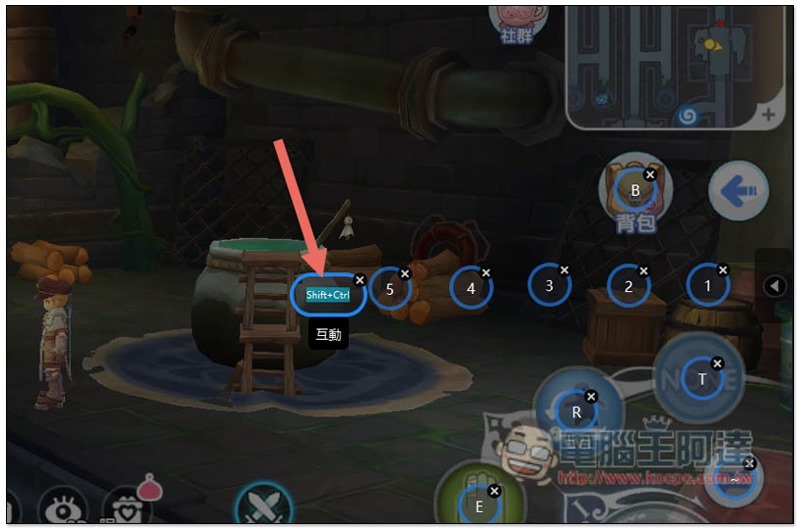Remove the Shift+Ctrl key mapping
The width and height of the screenshot is (800, 530).
[360, 281]
